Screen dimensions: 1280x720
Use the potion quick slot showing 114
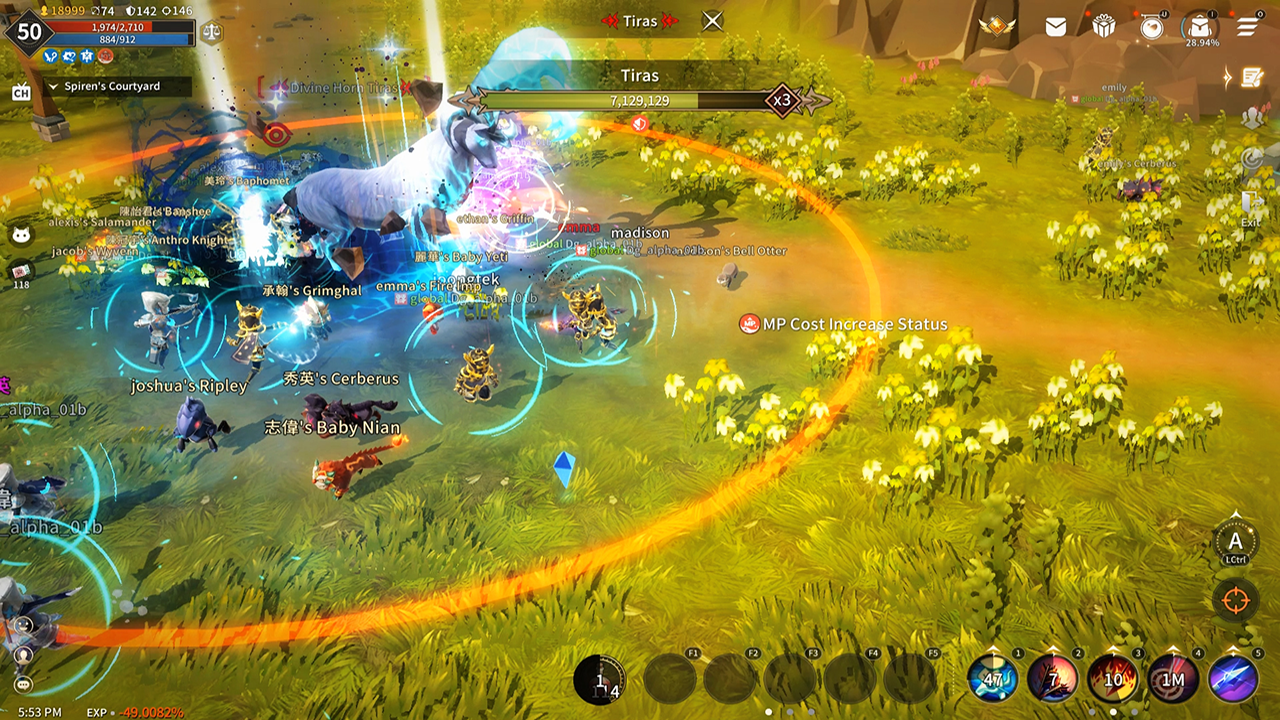tap(600, 680)
